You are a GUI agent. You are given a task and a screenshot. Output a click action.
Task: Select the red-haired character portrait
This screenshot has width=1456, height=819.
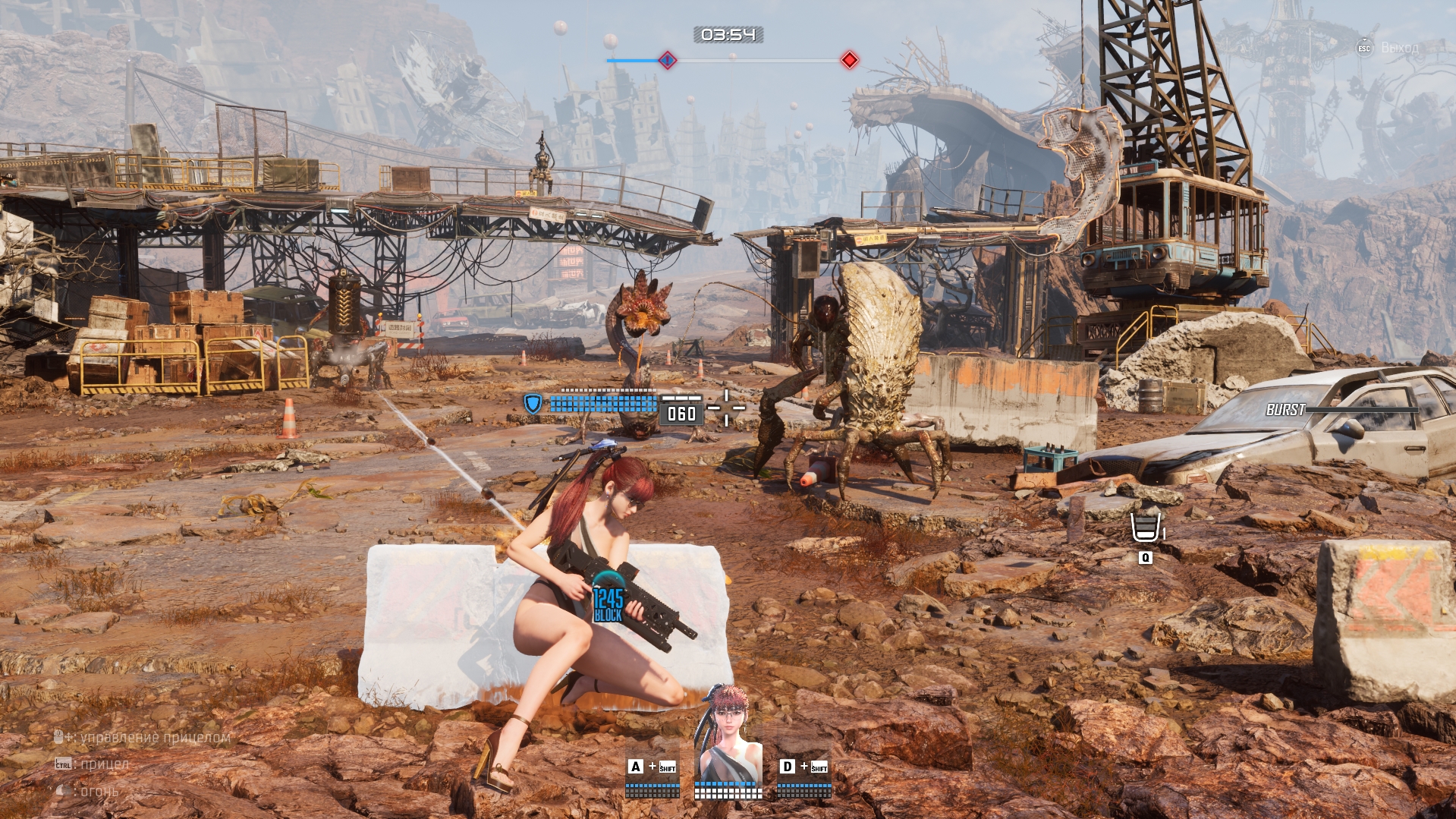728,734
